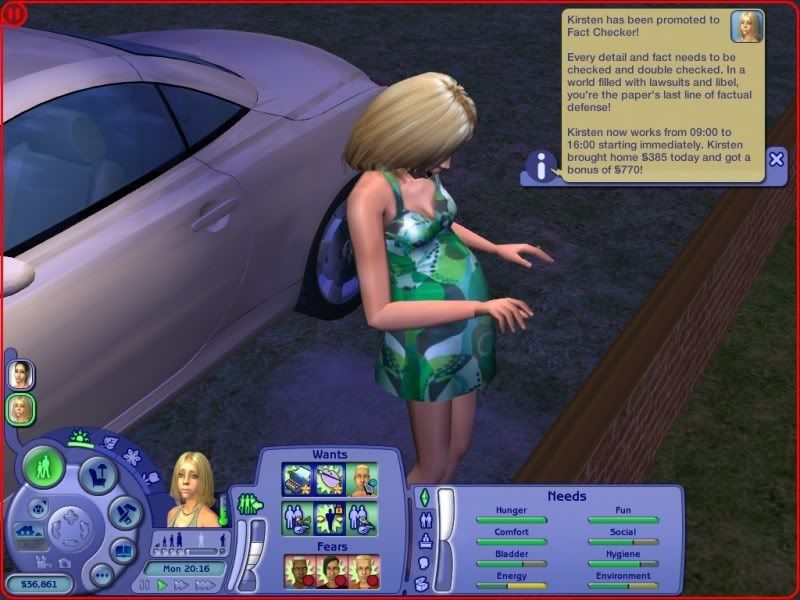Open the Relationships panel tab
Image resolution: width=800 pixels, height=600 pixels.
click(422, 520)
